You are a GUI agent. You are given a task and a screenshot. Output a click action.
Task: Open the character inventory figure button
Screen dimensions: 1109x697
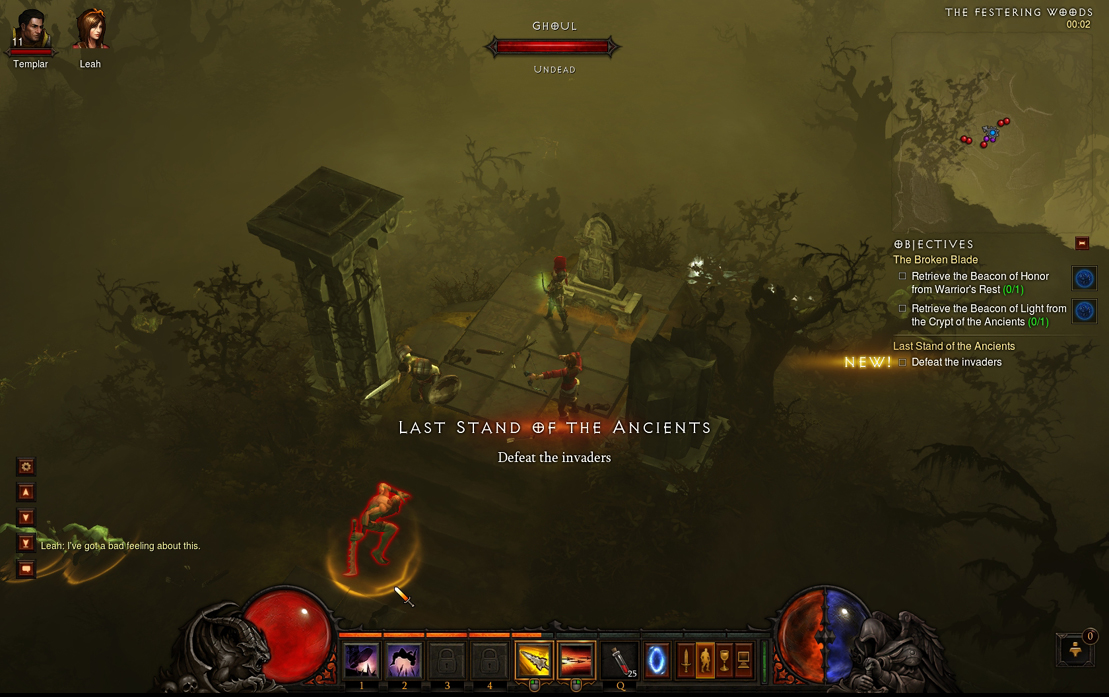point(705,661)
